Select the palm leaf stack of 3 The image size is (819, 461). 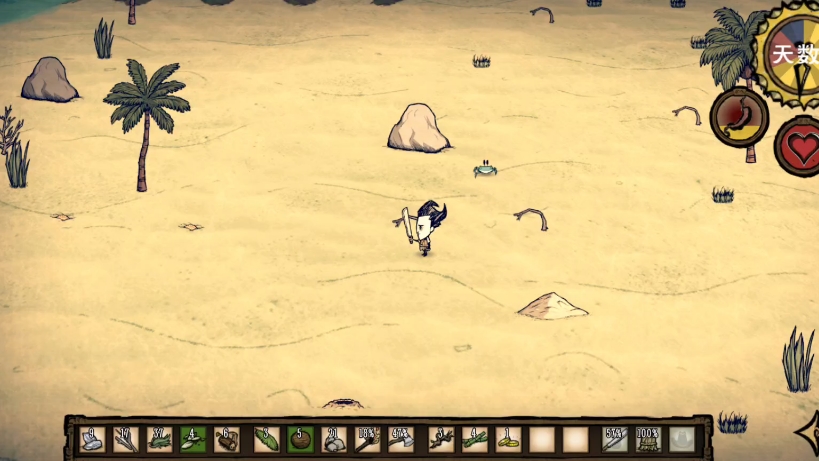(266, 439)
